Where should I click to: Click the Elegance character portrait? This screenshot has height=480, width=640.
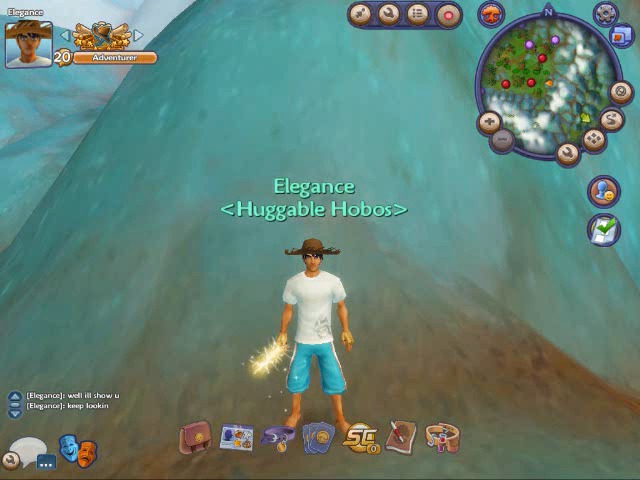(28, 44)
